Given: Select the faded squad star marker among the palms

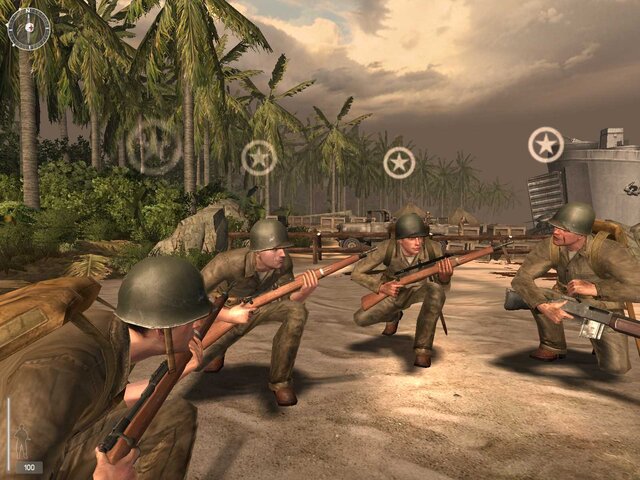Looking at the screenshot, I should [x=154, y=146].
